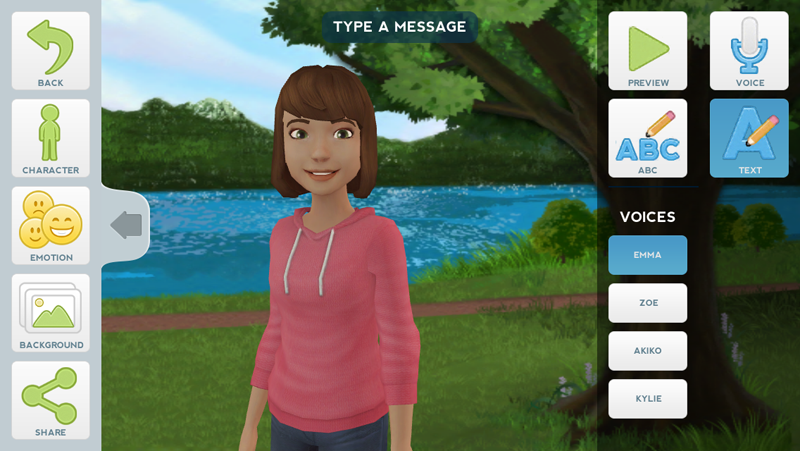Go back with the Back arrow button
Screen dimensions: 800x451
point(50,51)
